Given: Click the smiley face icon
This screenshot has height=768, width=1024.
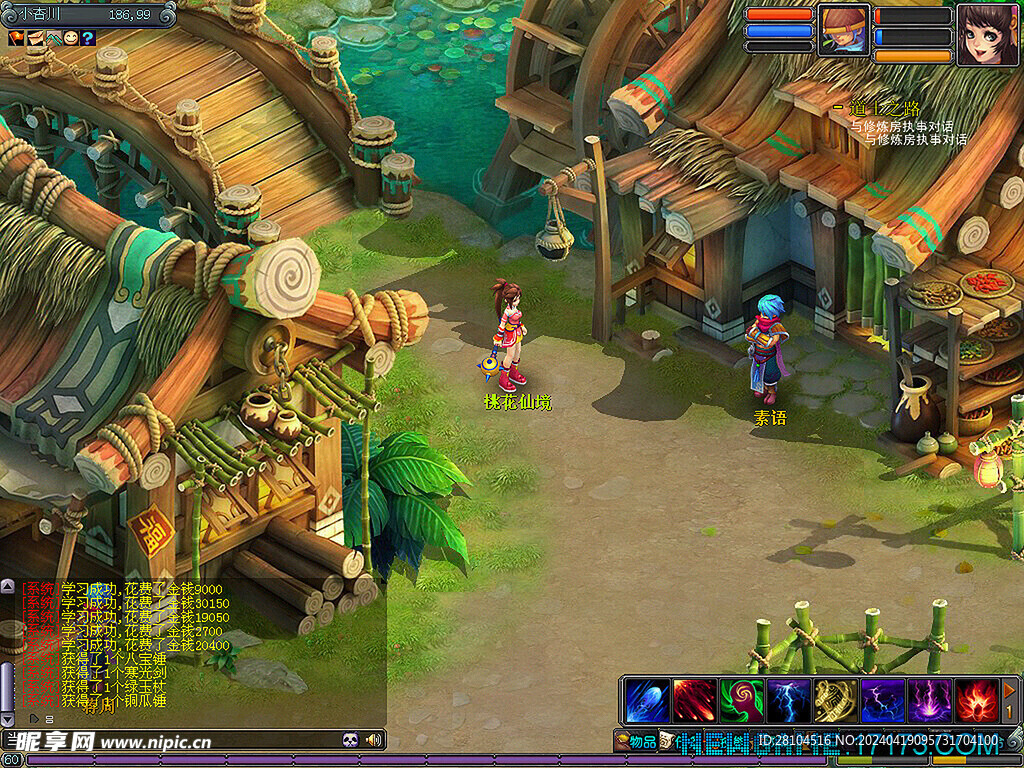Looking at the screenshot, I should (x=70, y=38).
